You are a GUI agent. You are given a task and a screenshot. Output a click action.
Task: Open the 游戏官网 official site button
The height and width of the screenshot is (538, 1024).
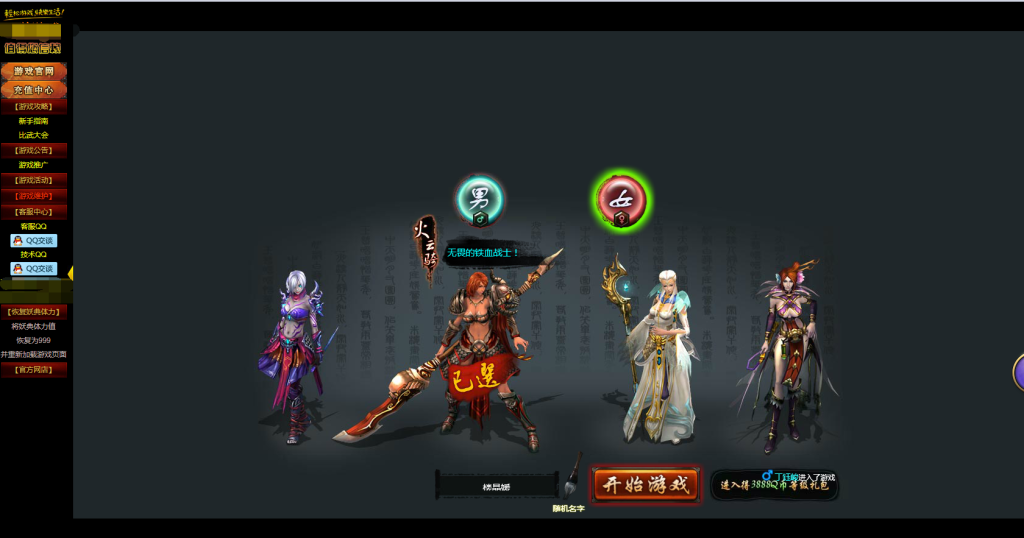[x=34, y=72]
